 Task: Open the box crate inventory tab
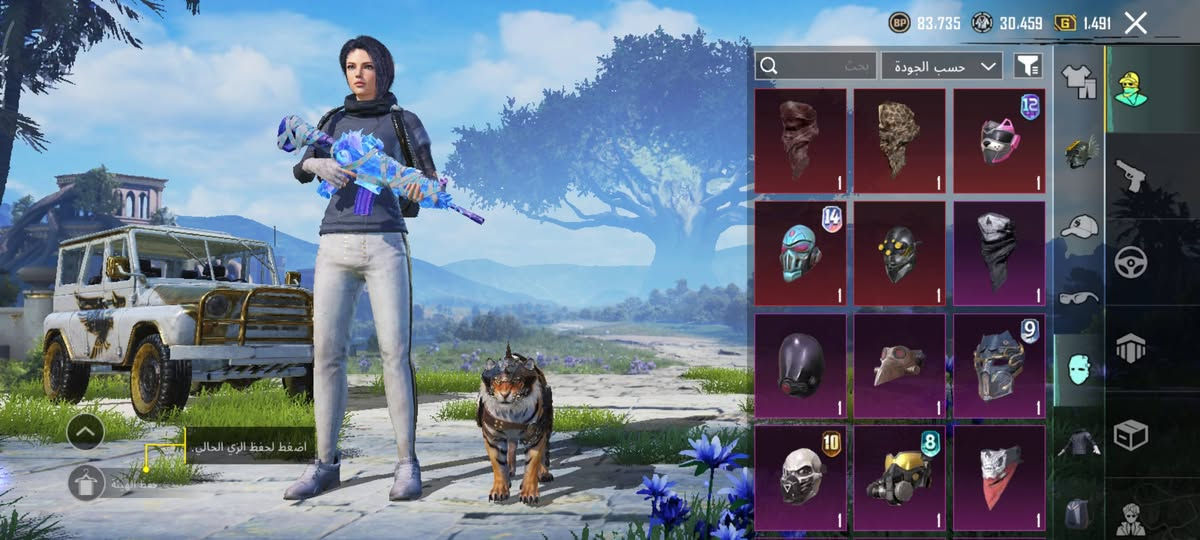click(x=1131, y=435)
